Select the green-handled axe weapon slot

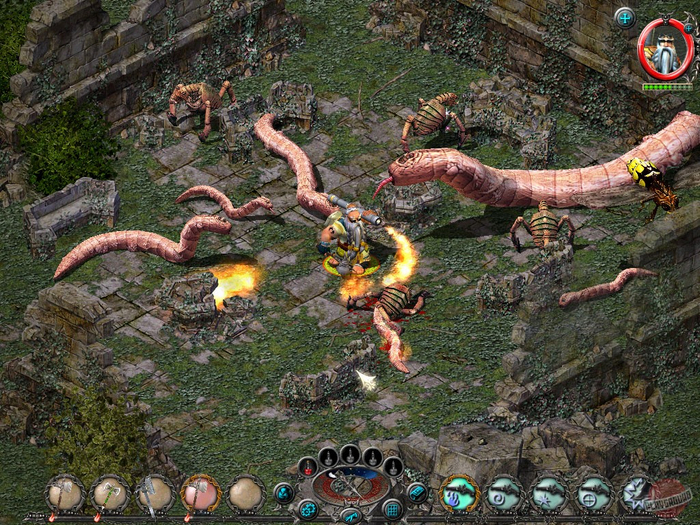(110, 494)
